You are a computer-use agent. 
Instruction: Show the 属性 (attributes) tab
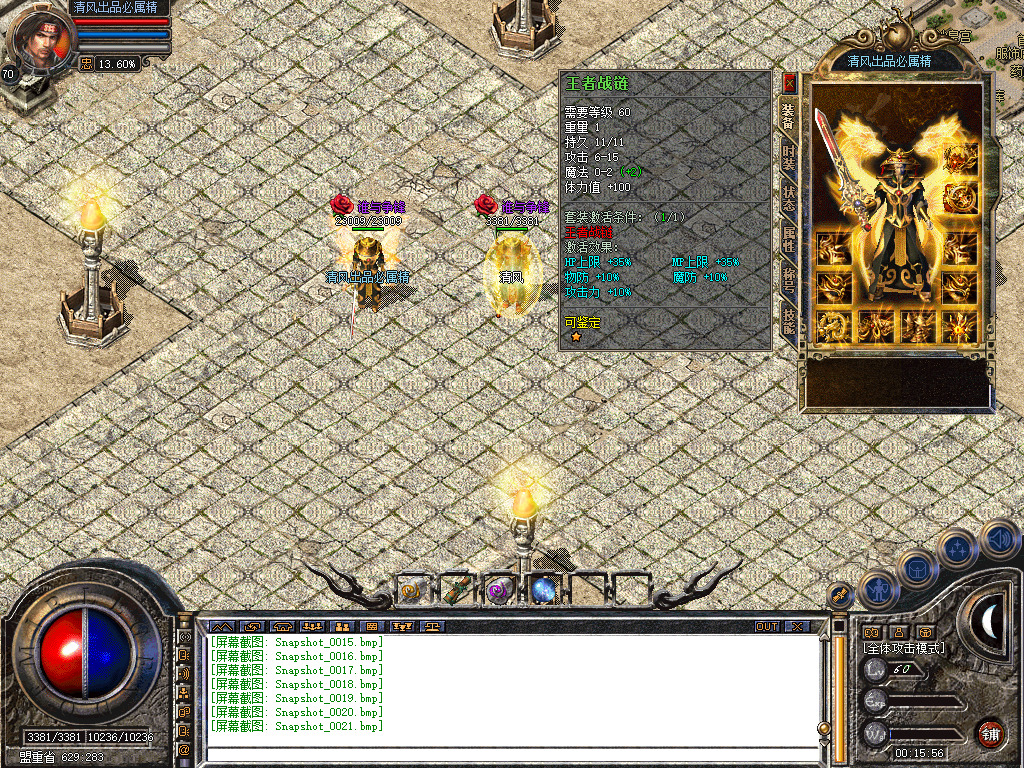click(x=789, y=238)
